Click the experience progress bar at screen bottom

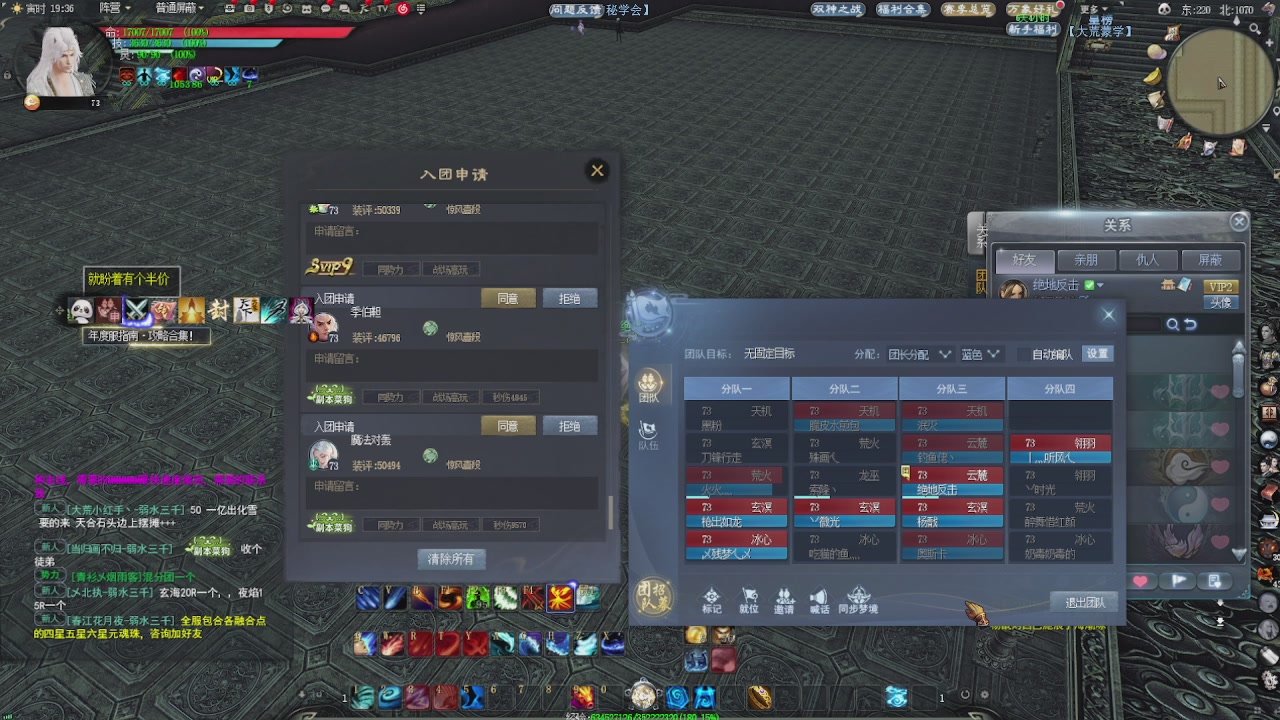[x=640, y=714]
